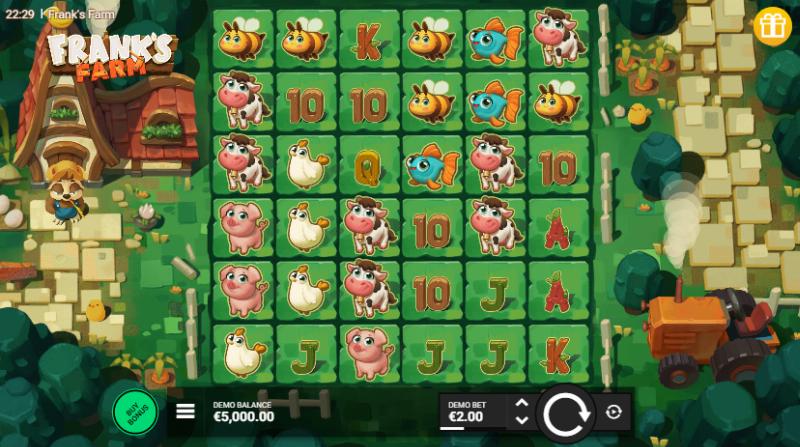The image size is (800, 447).
Task: Spin the reels
Action: pos(566,411)
